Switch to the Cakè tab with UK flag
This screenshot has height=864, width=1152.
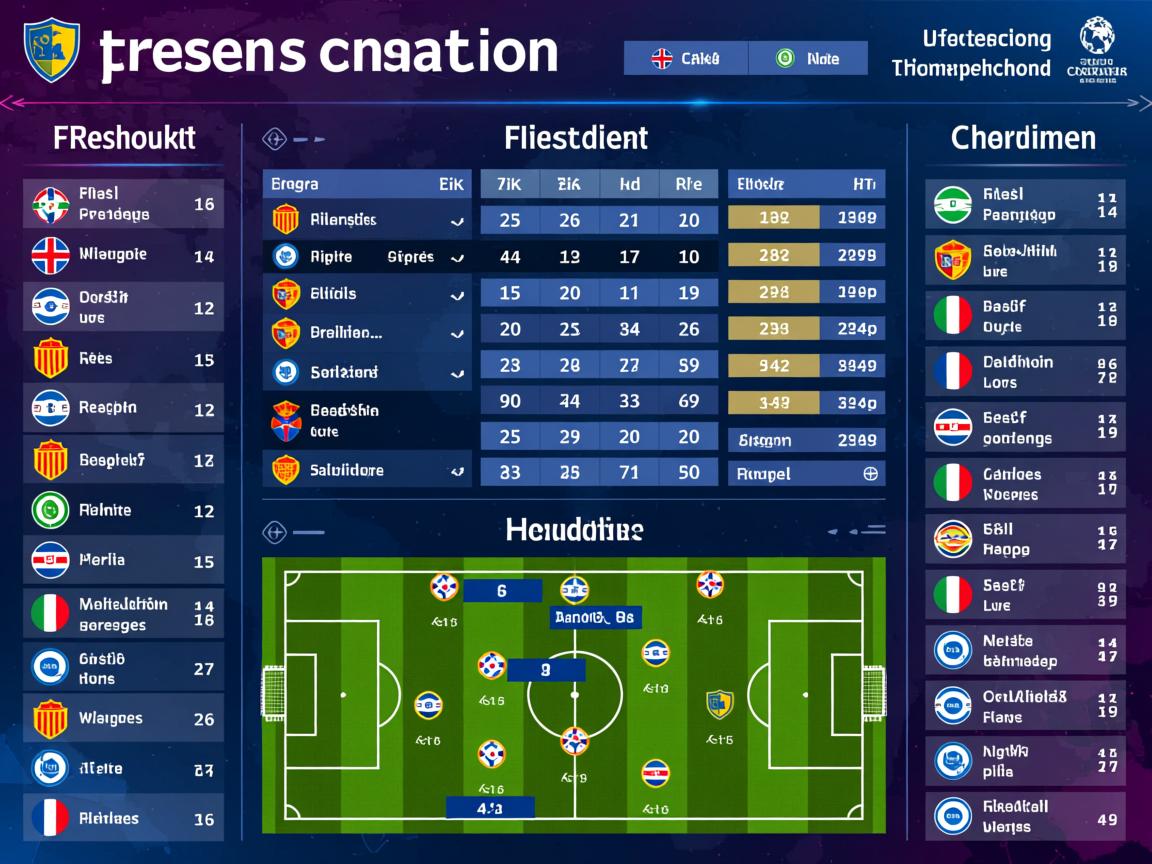[x=685, y=58]
